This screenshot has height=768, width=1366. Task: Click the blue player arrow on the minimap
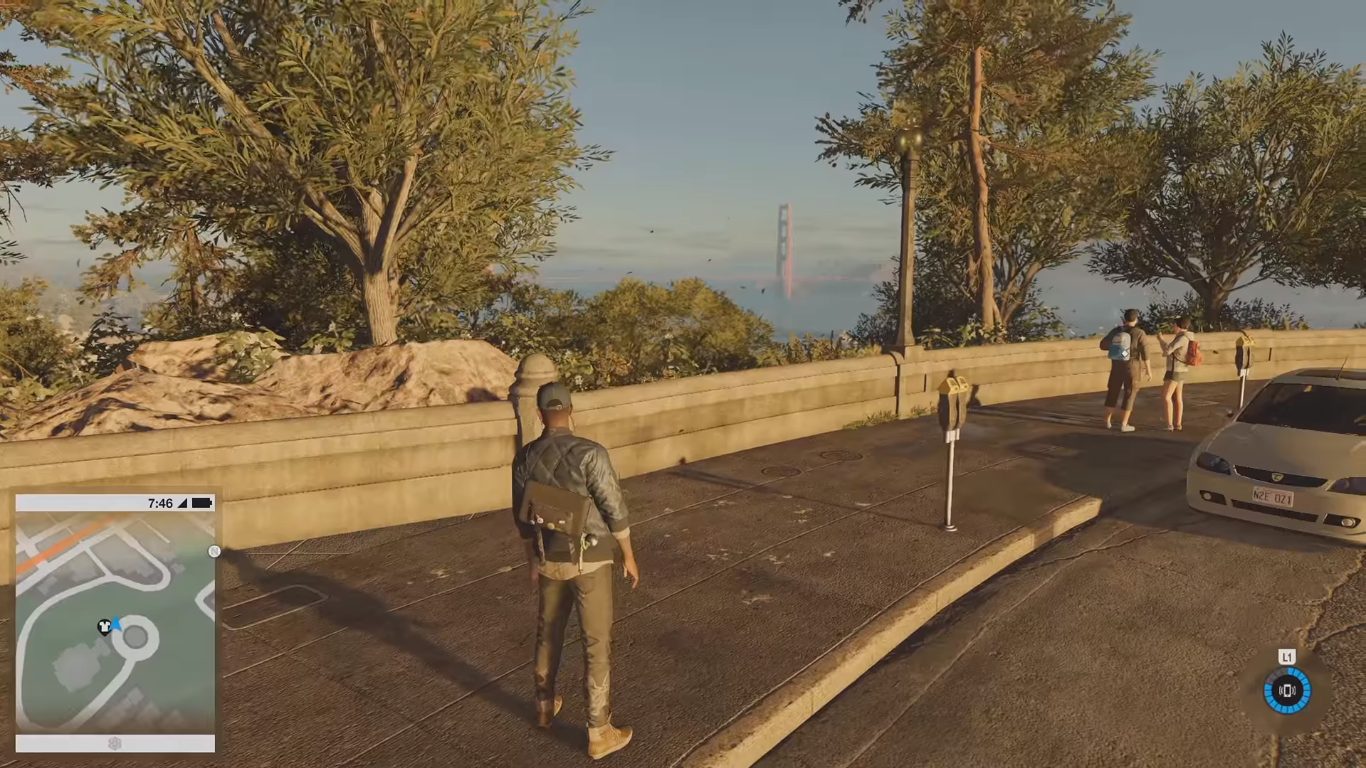[115, 622]
